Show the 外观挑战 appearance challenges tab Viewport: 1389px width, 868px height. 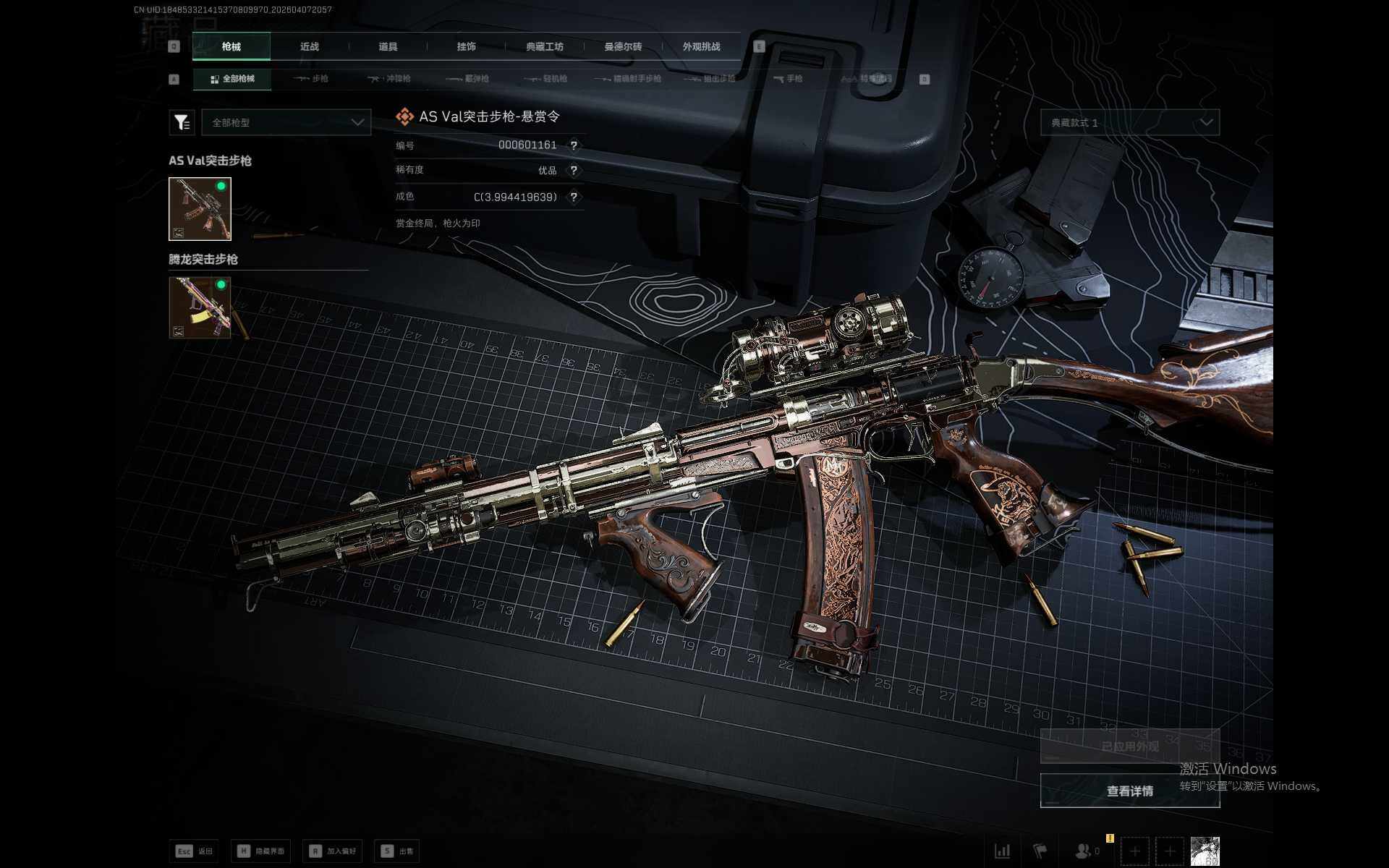[x=701, y=46]
